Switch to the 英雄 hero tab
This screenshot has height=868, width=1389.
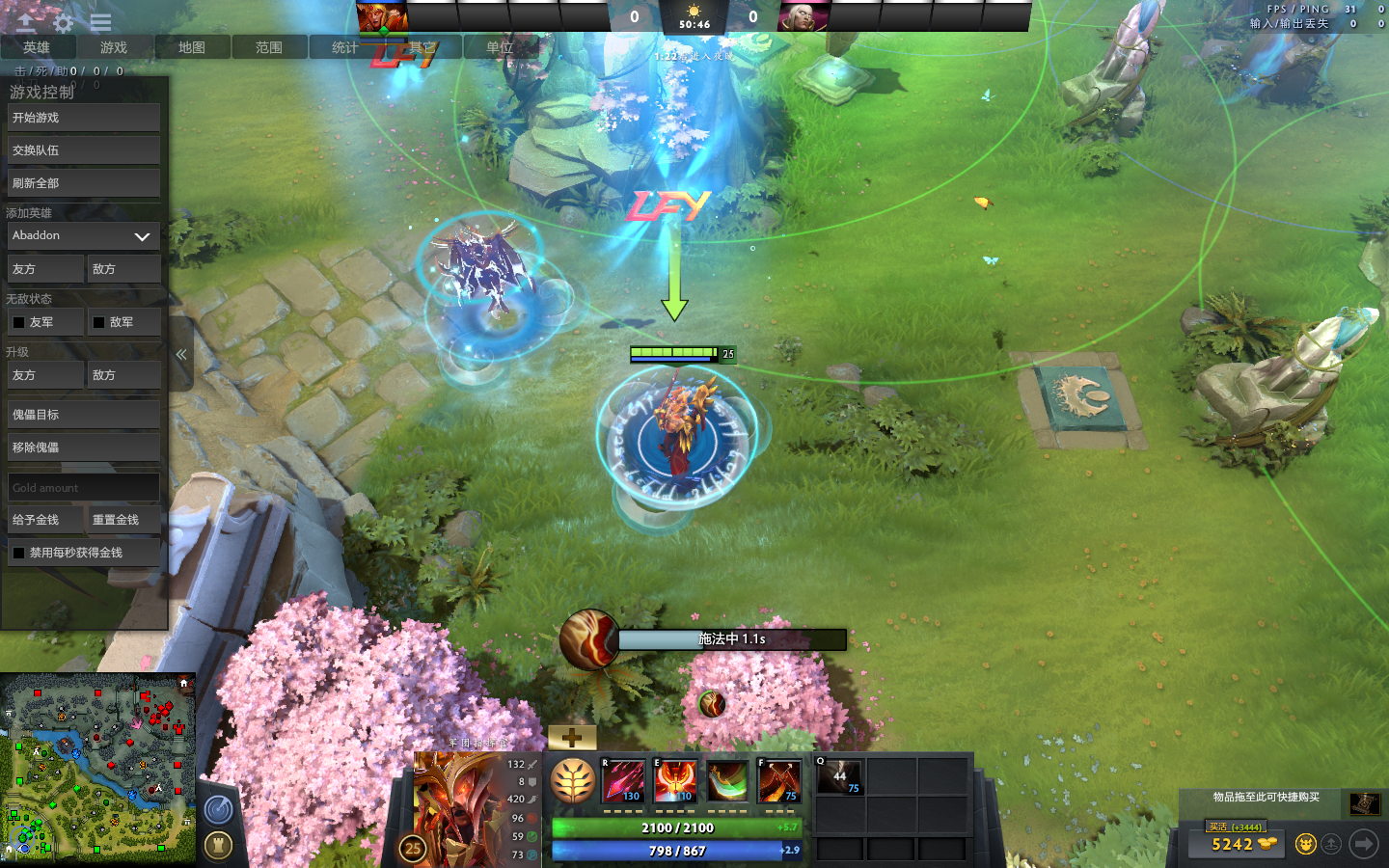[x=37, y=47]
